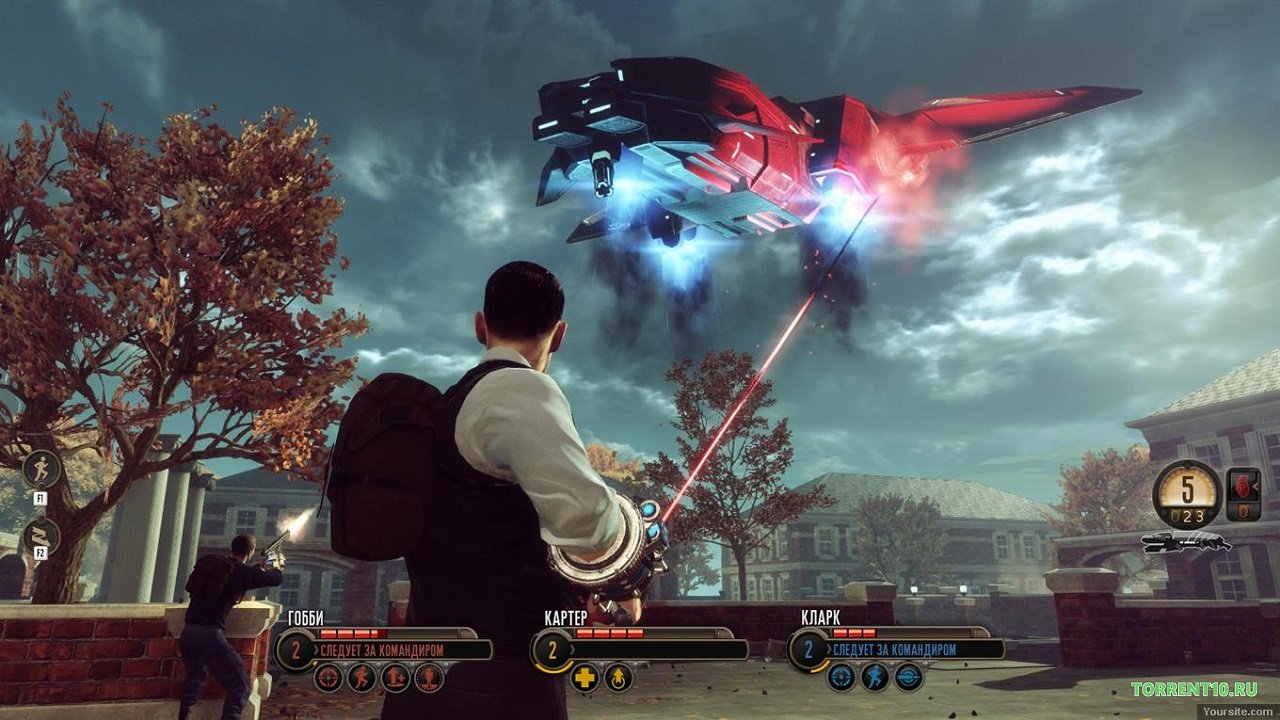
Task: Trigger Гобби's orange boost arrow ability
Action: (395, 678)
